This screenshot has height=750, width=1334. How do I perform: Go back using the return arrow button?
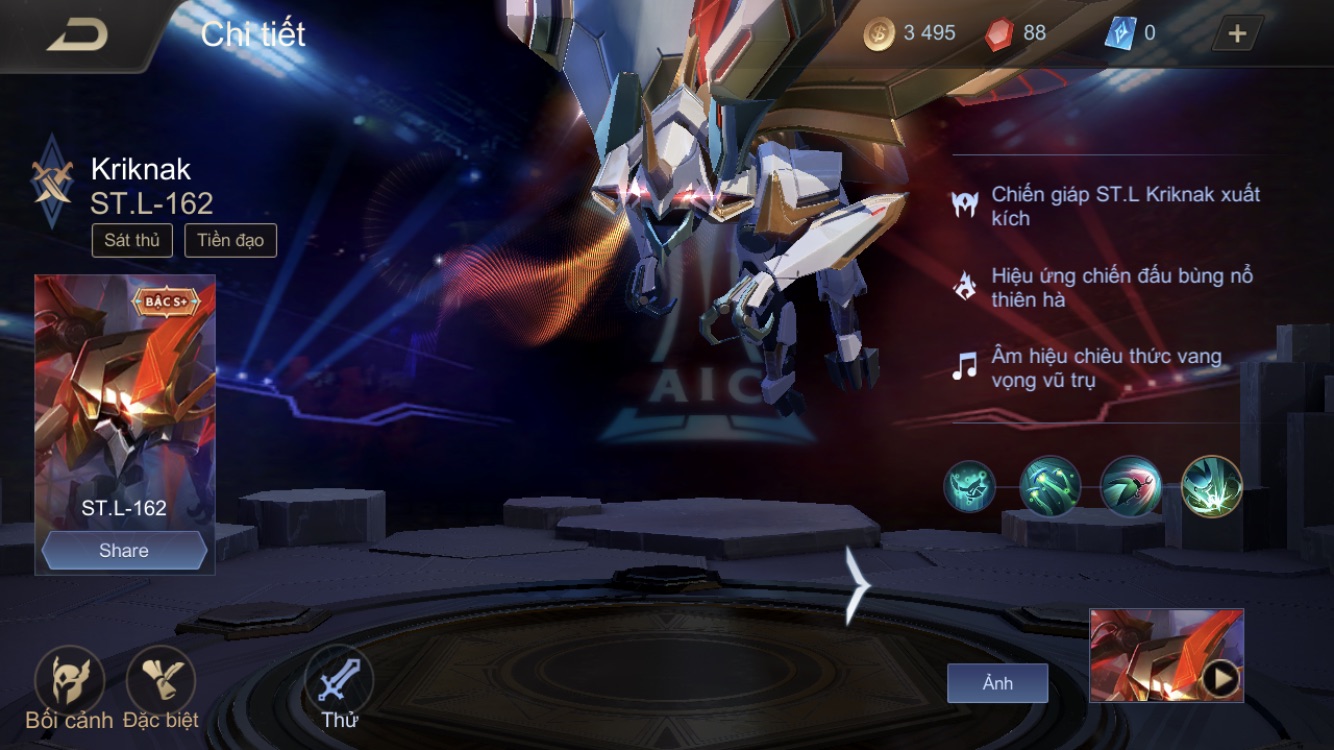(77, 34)
